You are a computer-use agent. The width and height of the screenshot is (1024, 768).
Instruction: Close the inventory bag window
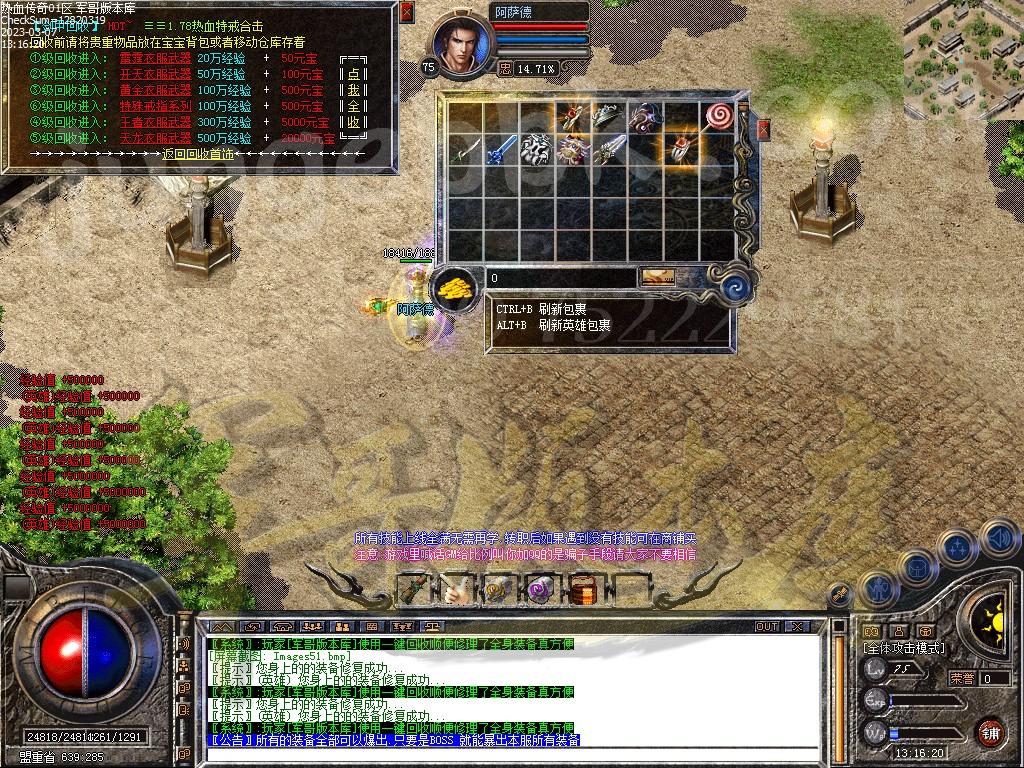pyautogui.click(x=764, y=130)
